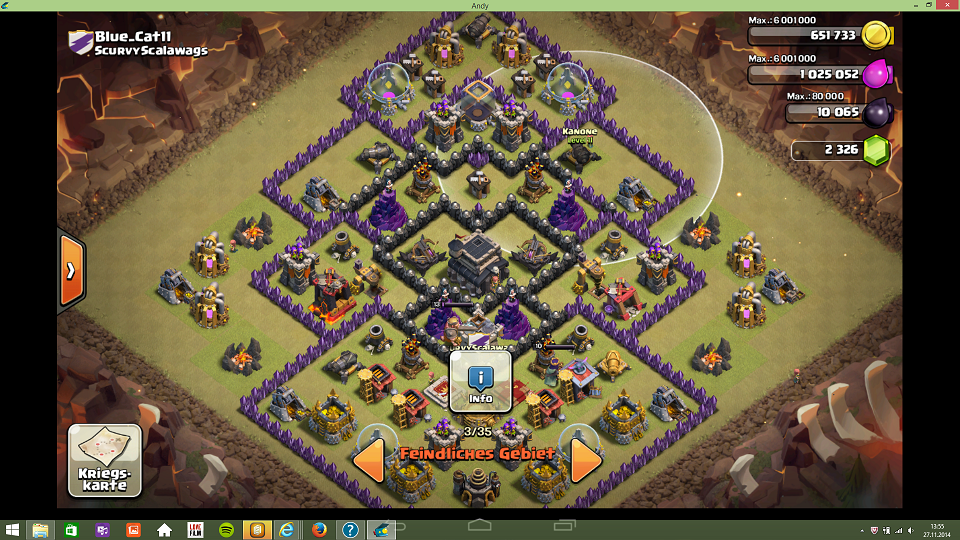Expand the orange side panel arrow tab

click(71, 270)
